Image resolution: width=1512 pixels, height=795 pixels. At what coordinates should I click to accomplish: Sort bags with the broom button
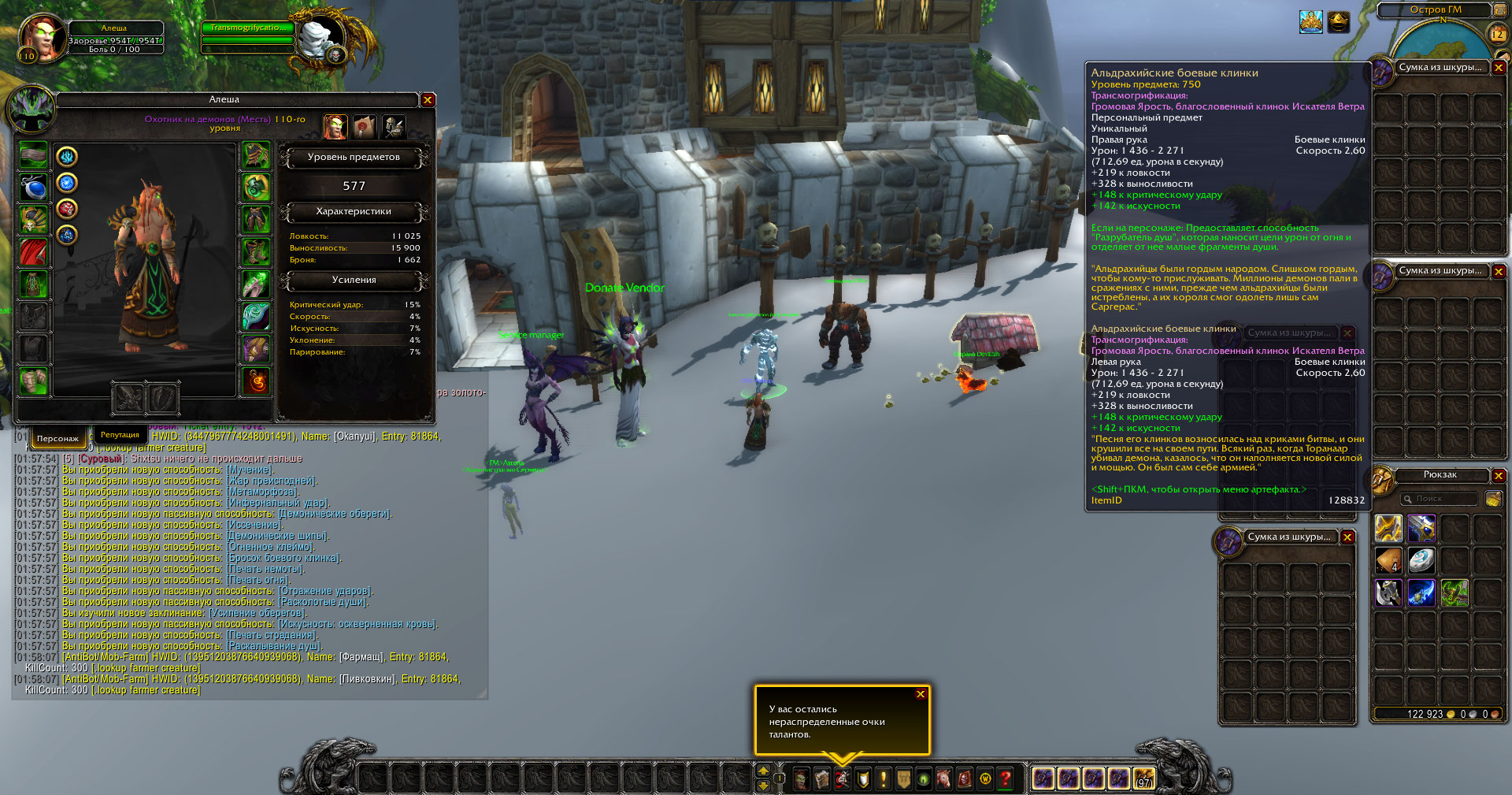[1493, 499]
